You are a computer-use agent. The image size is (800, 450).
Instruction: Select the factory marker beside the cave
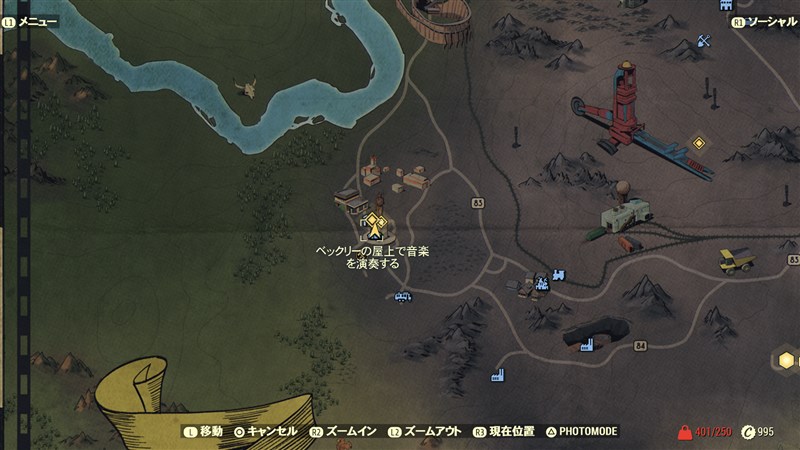(586, 344)
